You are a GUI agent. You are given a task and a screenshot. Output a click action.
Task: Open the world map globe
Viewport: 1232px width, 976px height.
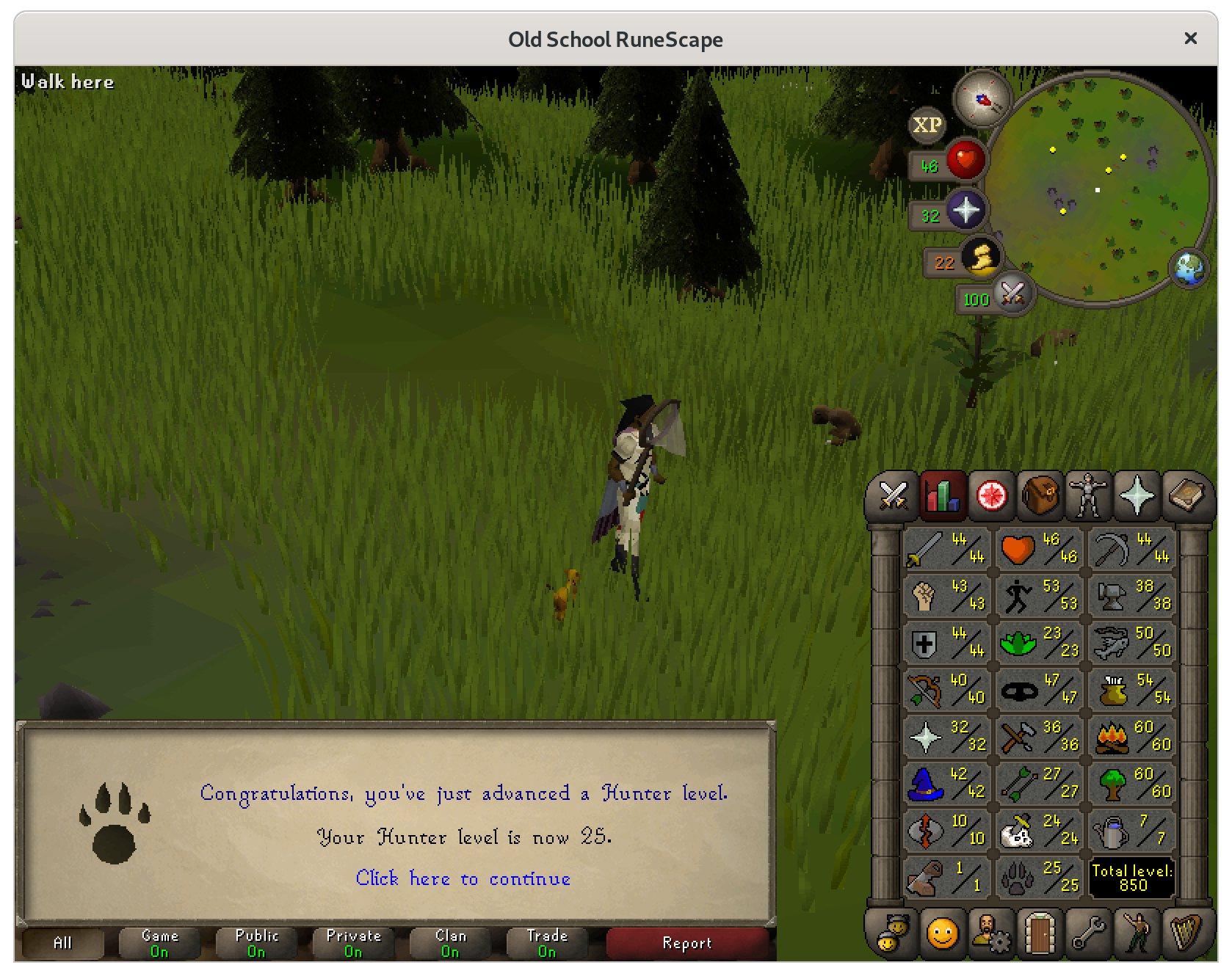pos(1189,268)
